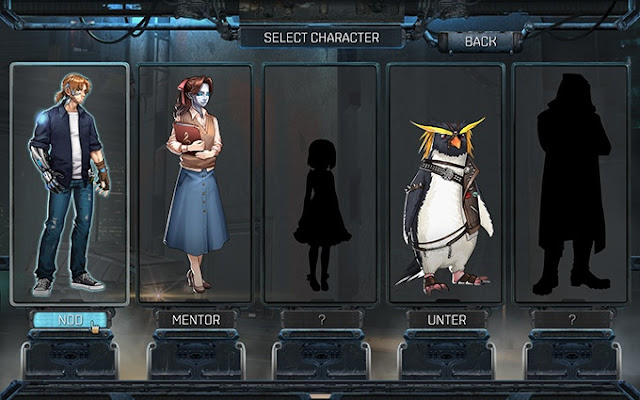This screenshot has width=640, height=400.
Task: Choose the locked tall coat silhouette card
Action: (x=570, y=183)
